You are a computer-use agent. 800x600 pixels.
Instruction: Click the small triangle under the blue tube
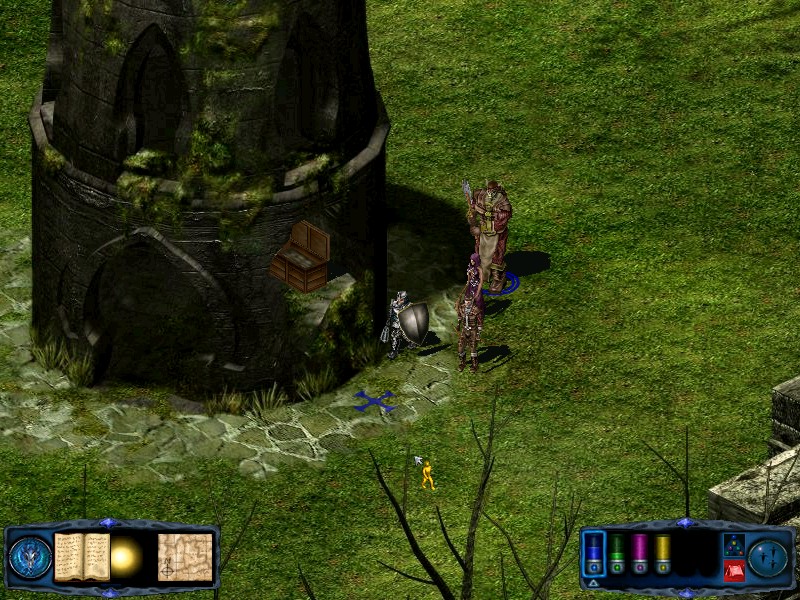pyautogui.click(x=593, y=582)
